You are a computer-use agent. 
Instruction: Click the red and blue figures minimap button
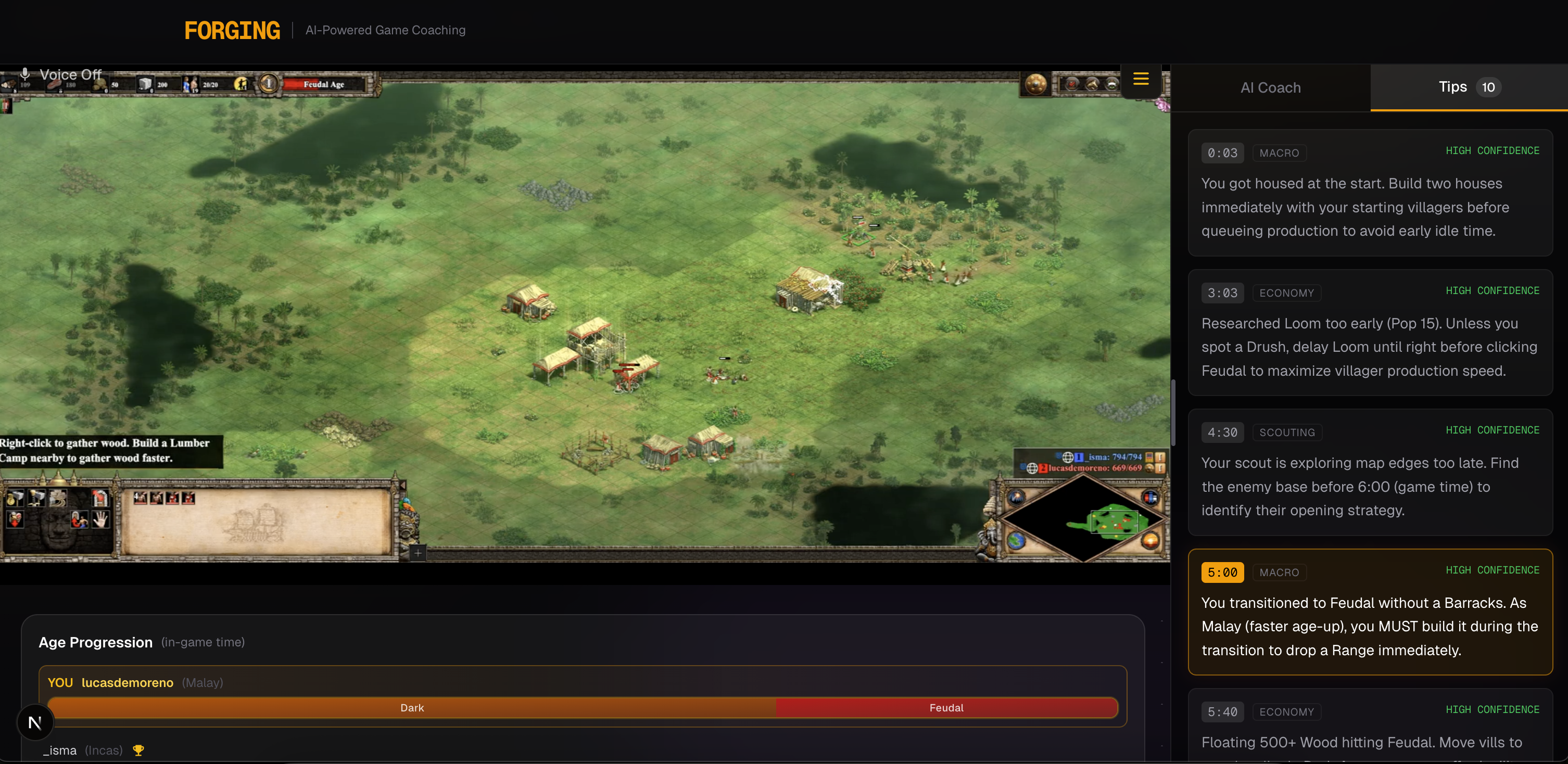1150,498
